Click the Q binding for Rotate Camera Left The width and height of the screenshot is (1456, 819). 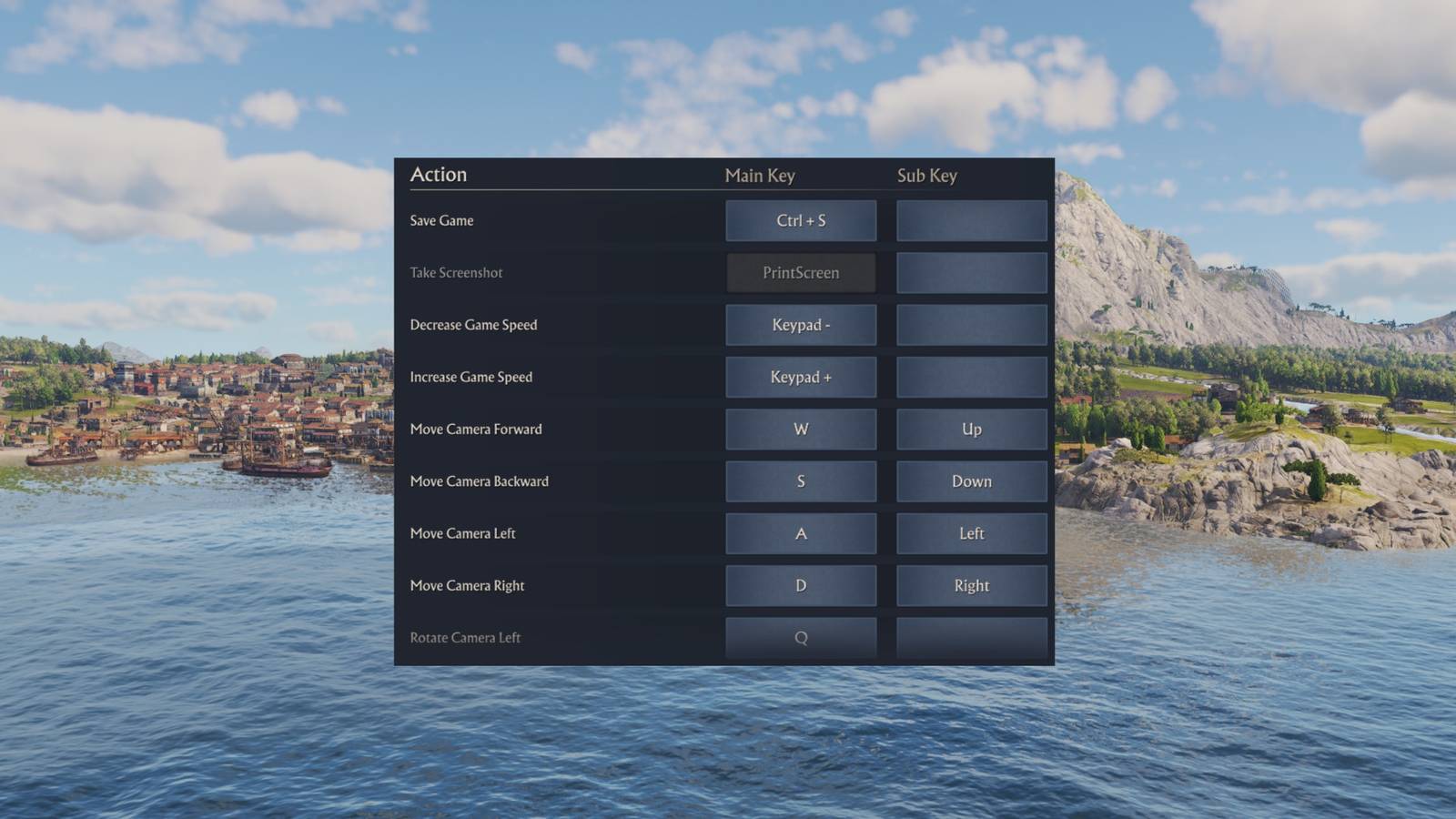[x=801, y=637]
